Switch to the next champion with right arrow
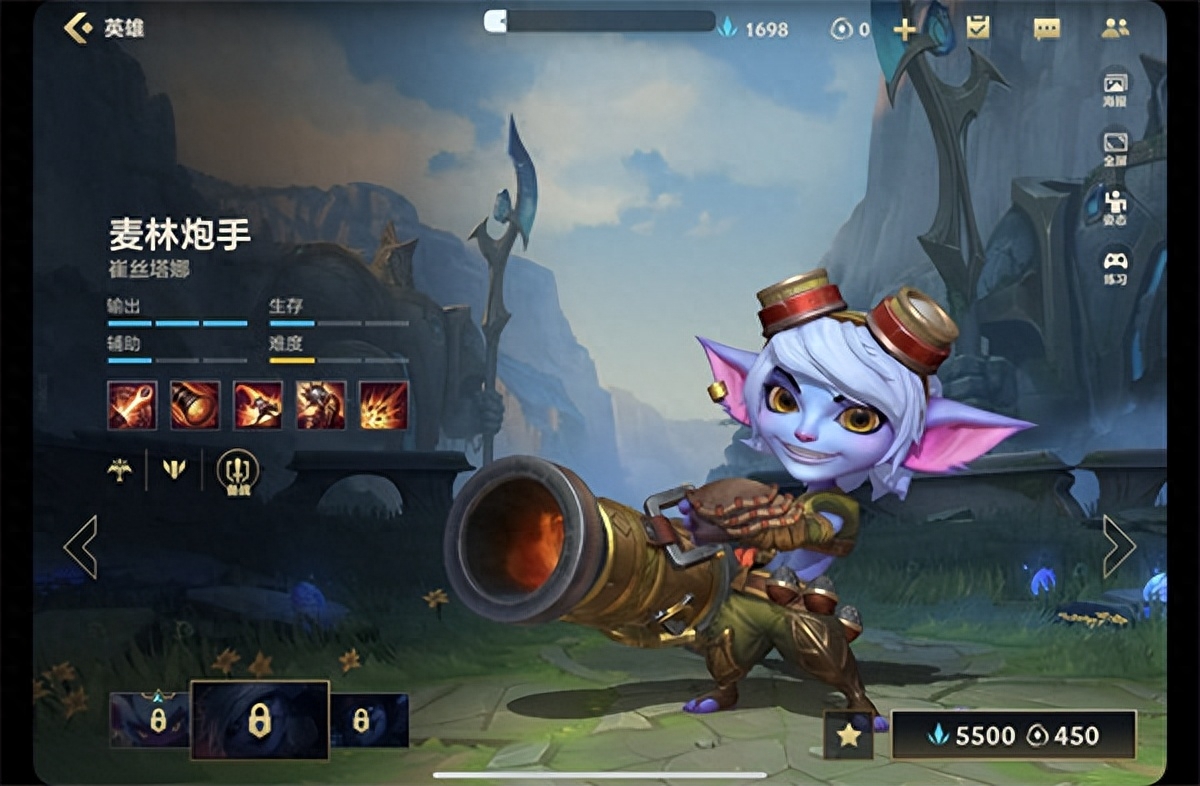This screenshot has height=786, width=1200. (x=1118, y=546)
